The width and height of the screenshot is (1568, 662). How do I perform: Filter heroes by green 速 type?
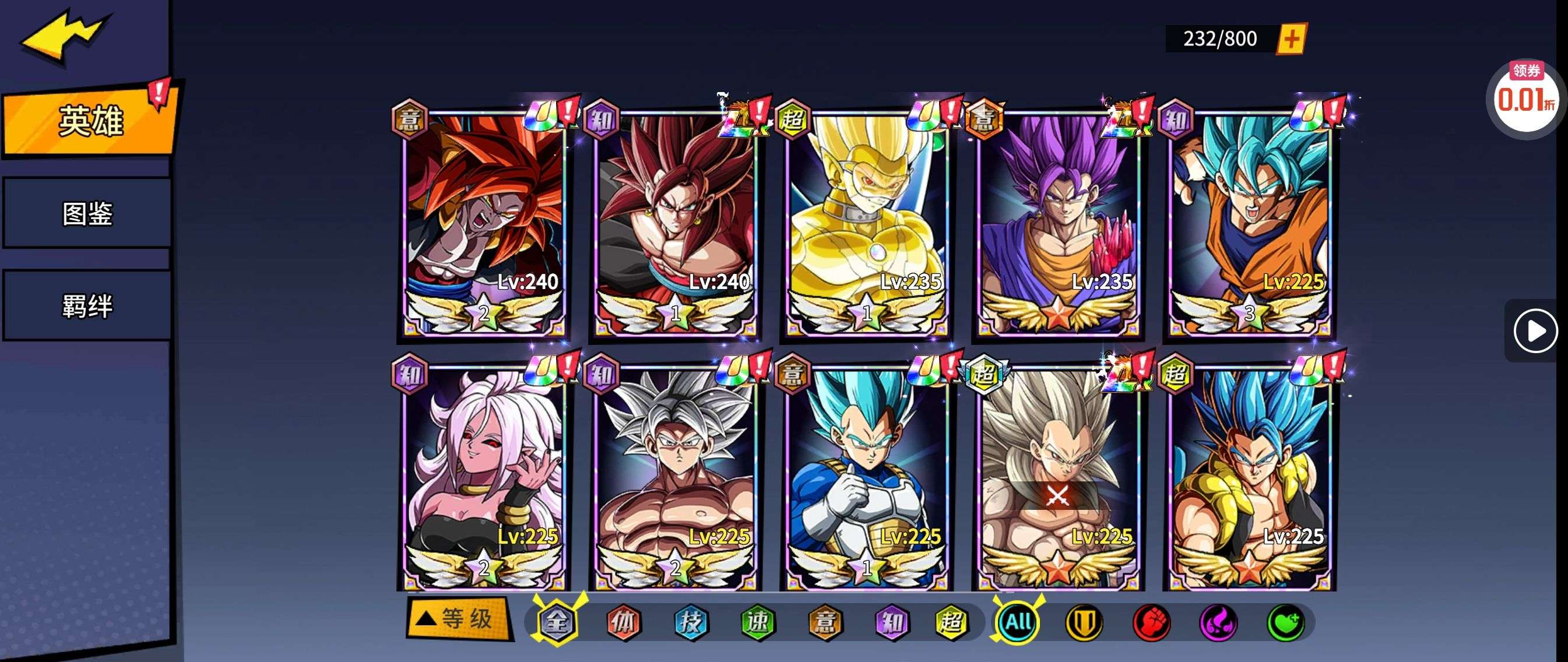tap(757, 622)
